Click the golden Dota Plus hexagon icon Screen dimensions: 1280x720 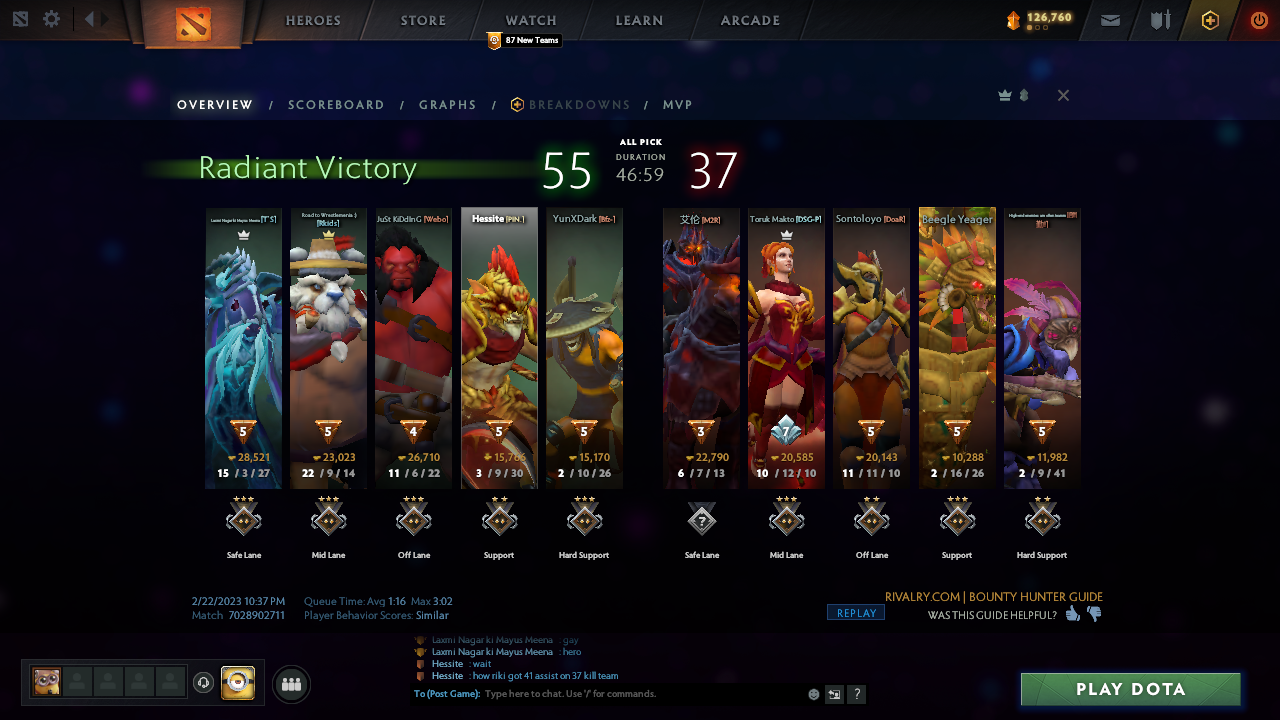click(x=1209, y=20)
